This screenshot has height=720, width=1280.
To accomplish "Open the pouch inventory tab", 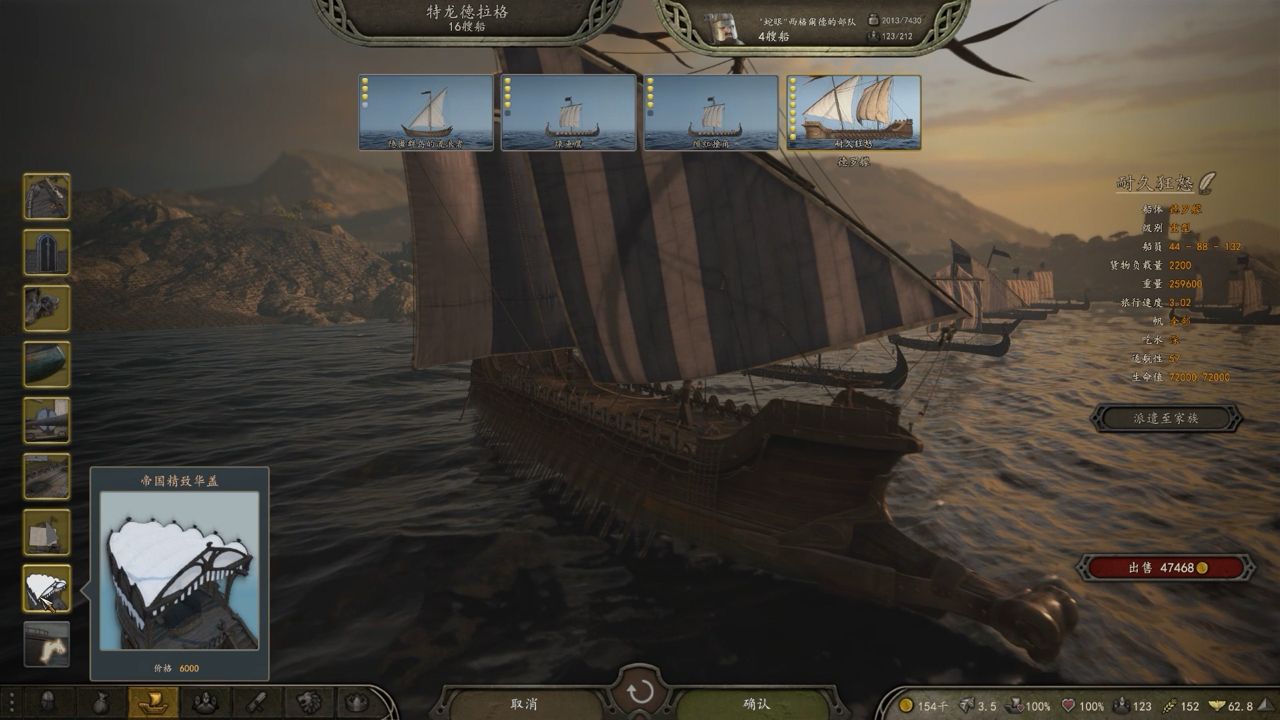I will pos(101,703).
